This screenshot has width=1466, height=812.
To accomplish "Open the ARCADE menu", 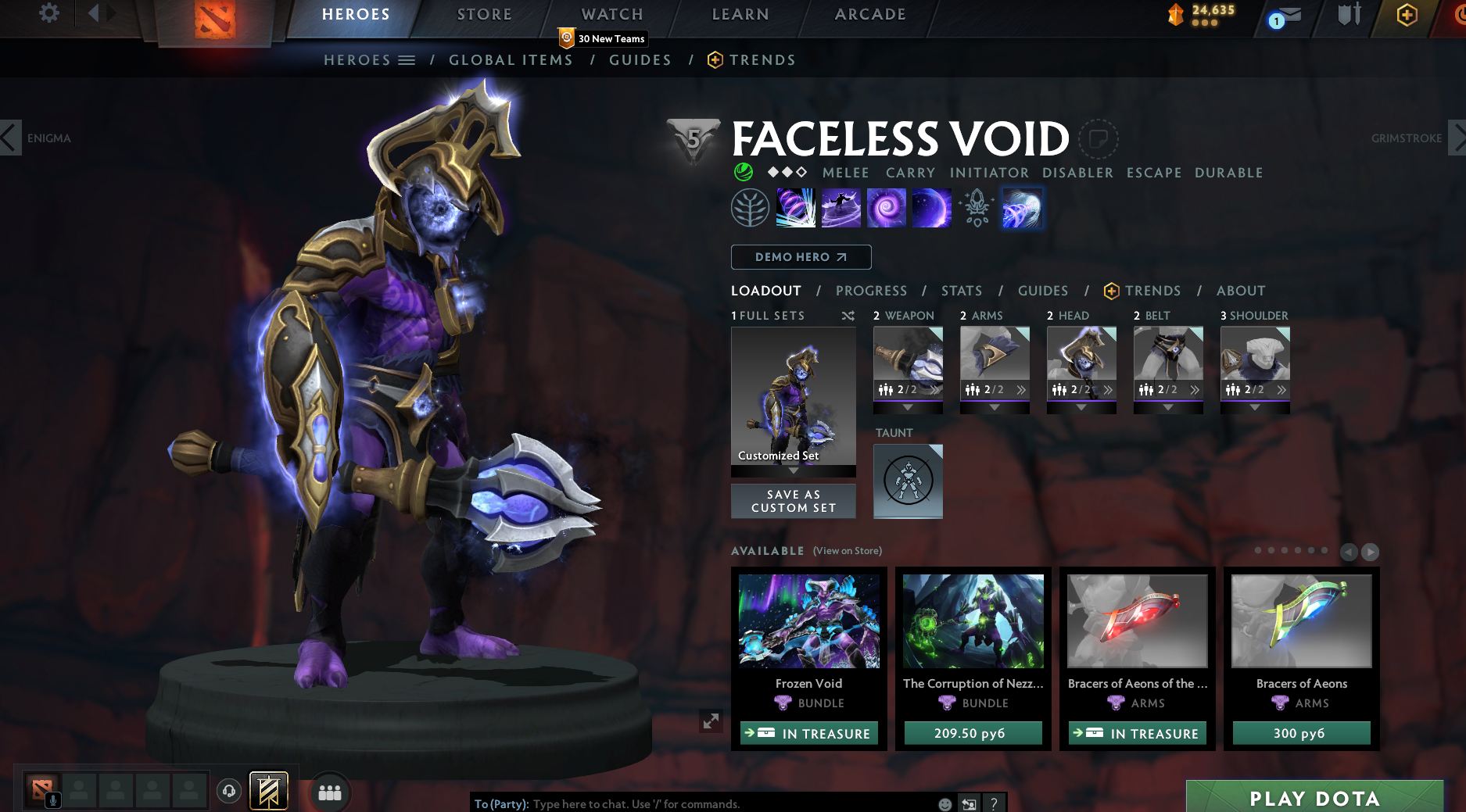I will tap(870, 14).
